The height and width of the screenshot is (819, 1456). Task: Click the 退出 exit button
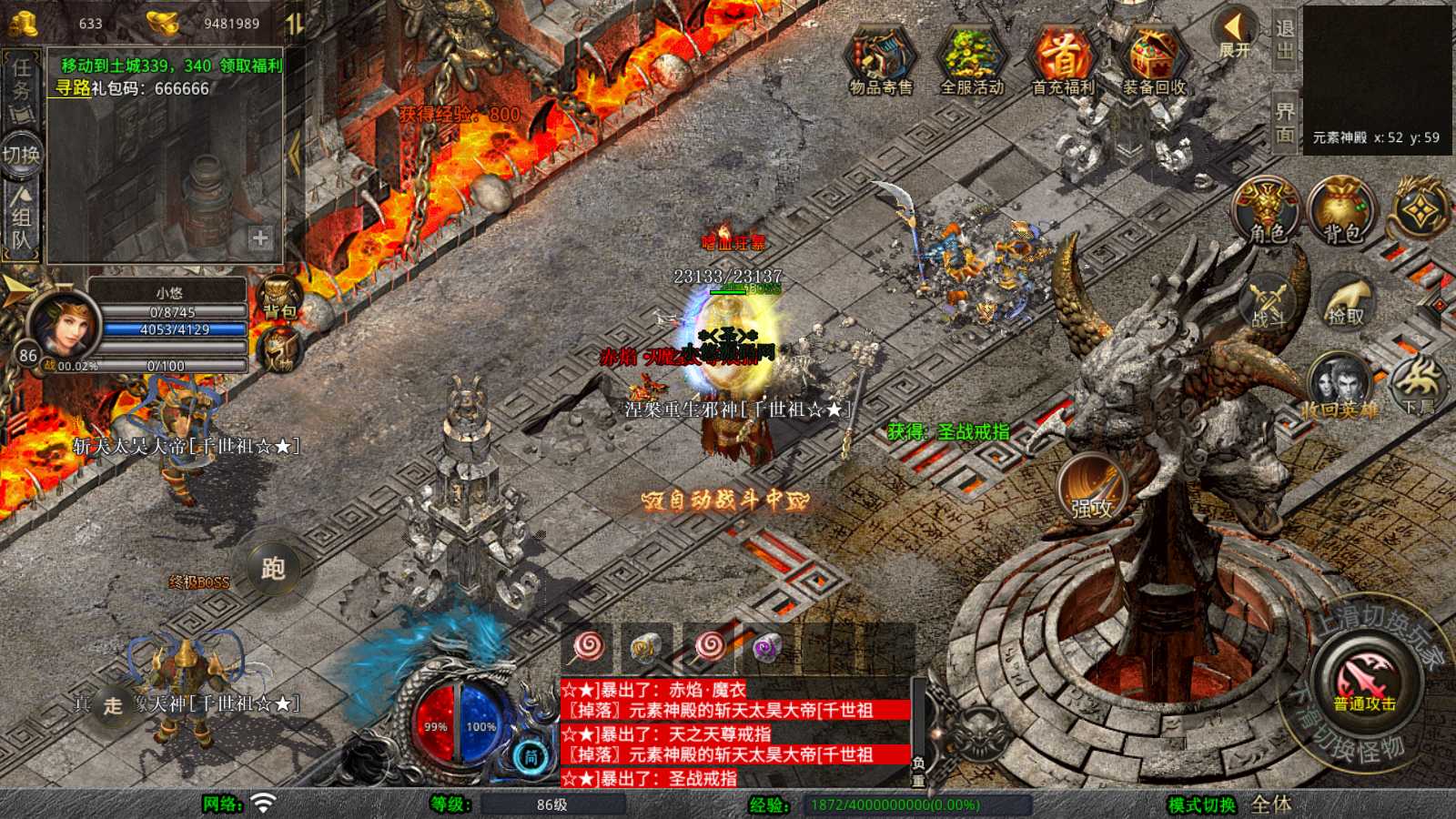1285,40
